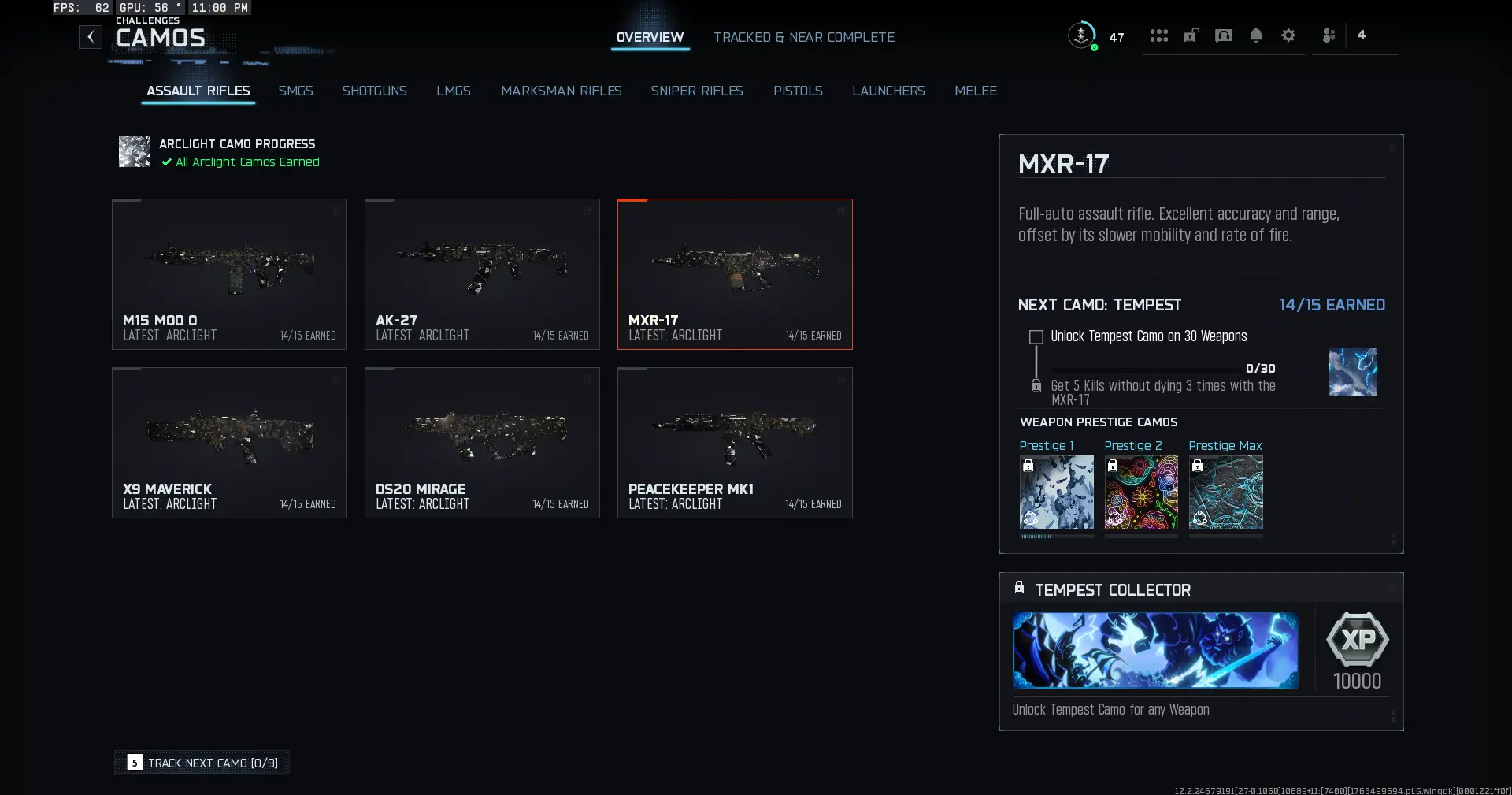The height and width of the screenshot is (795, 1512).
Task: View the Prestige Max camo preview
Action: pos(1225,494)
